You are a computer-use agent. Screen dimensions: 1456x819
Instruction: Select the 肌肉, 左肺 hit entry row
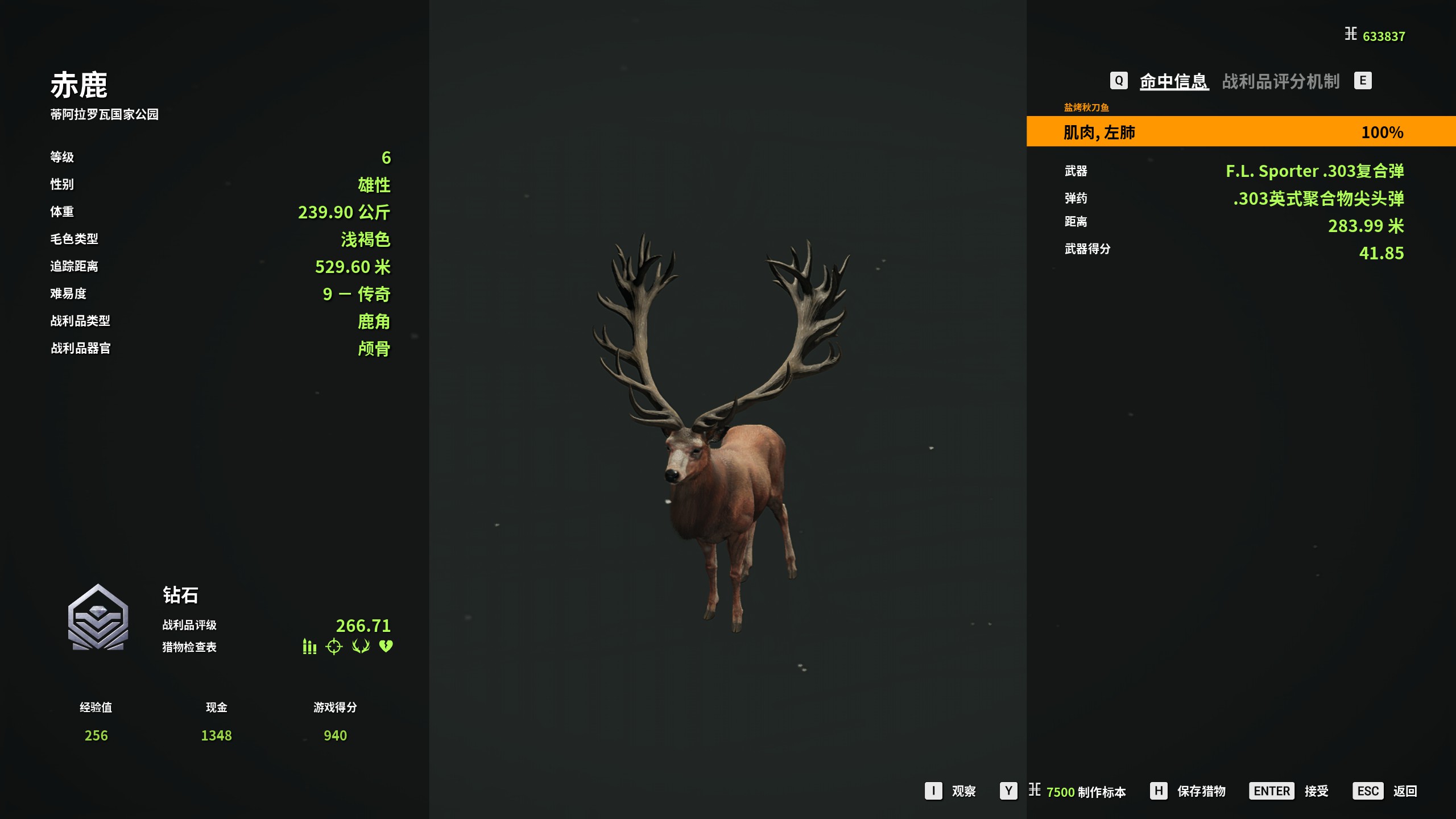[x=1240, y=132]
